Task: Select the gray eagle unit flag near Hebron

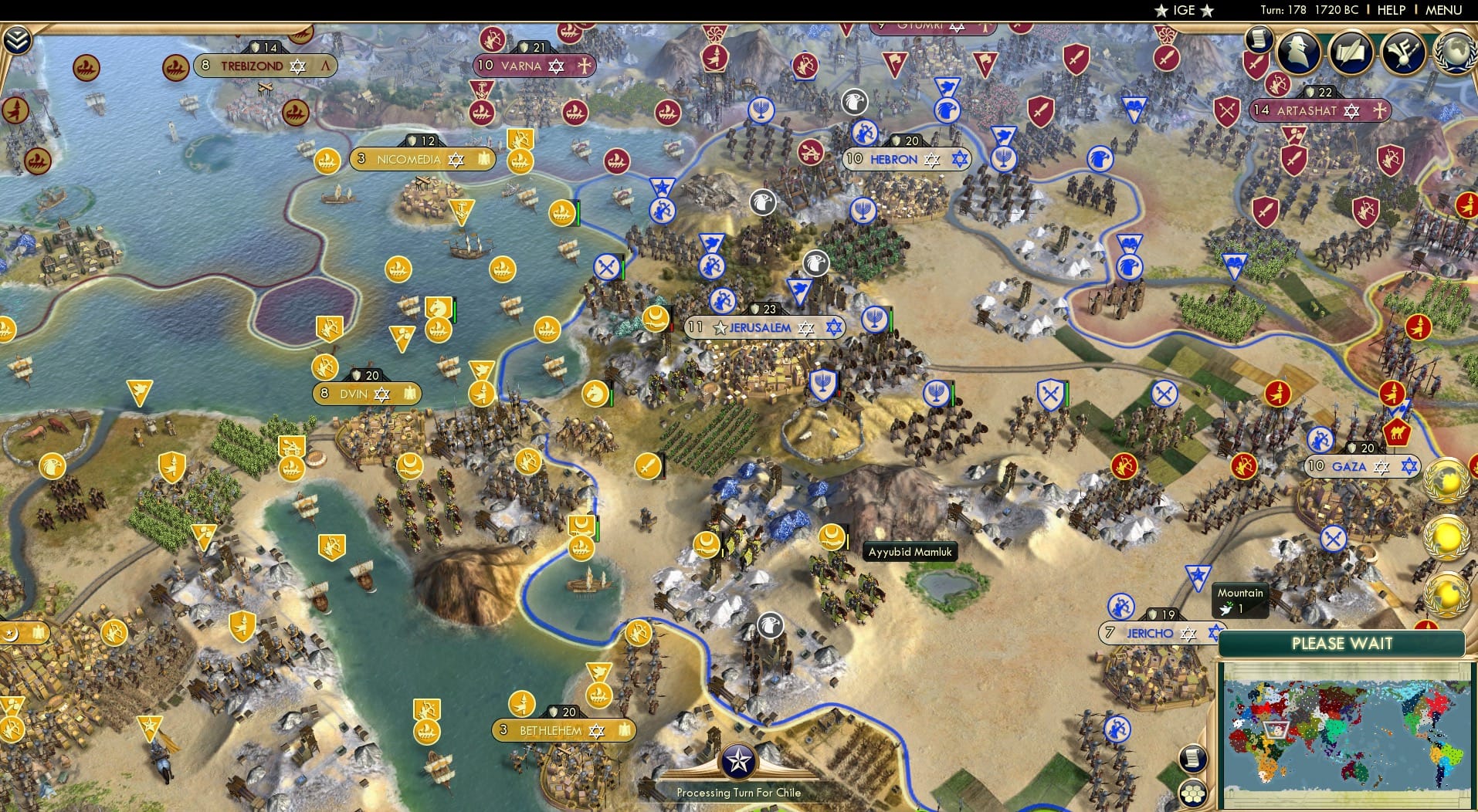Action: (x=853, y=101)
